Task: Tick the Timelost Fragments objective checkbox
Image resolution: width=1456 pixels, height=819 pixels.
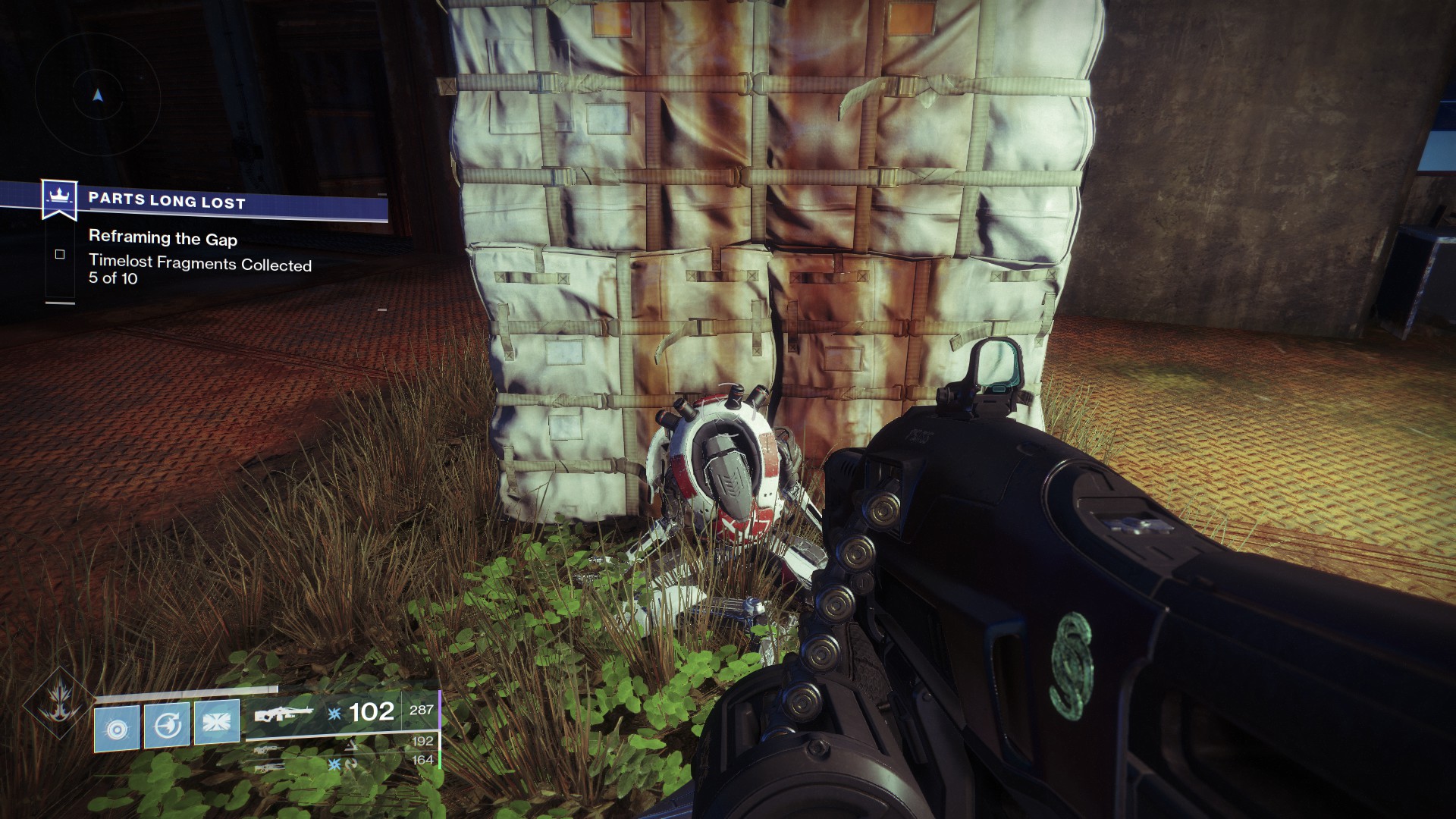Action: (x=60, y=255)
